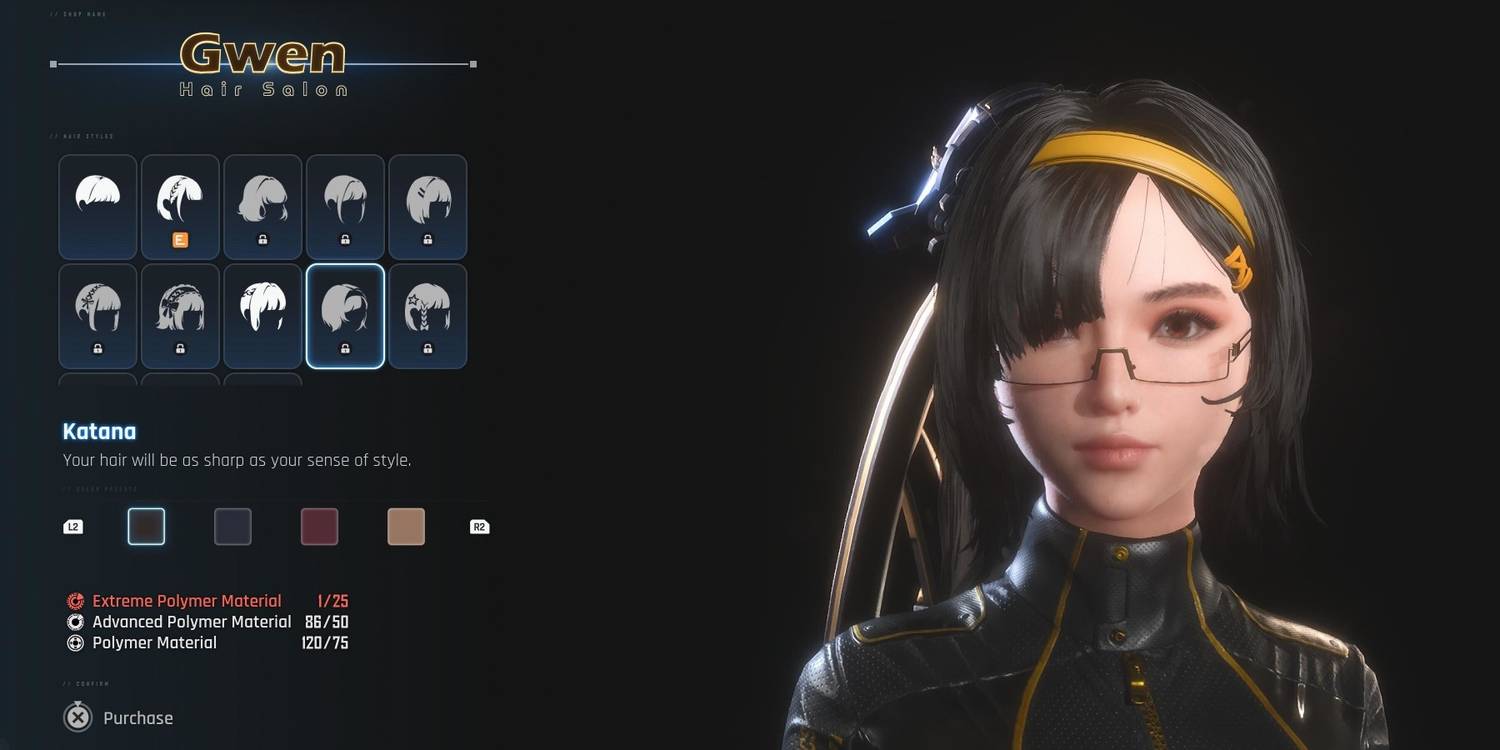Pick the black hair color swatch
1500x750 pixels.
(x=147, y=527)
